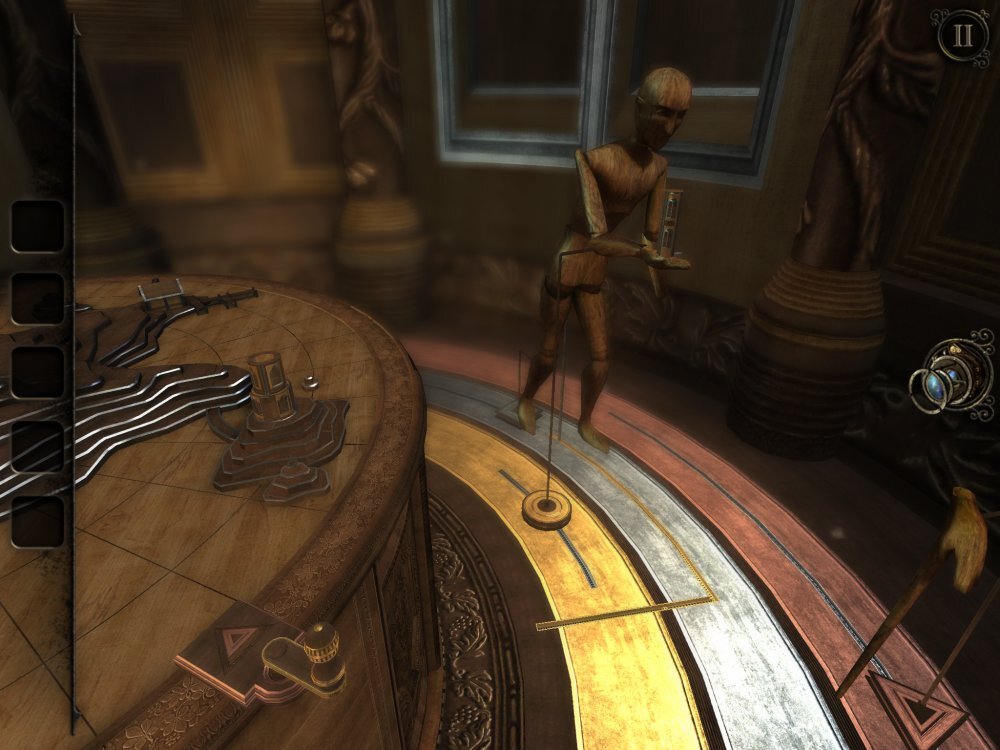Pause the game with the top-right button
This screenshot has height=750, width=1000.
(x=962, y=36)
